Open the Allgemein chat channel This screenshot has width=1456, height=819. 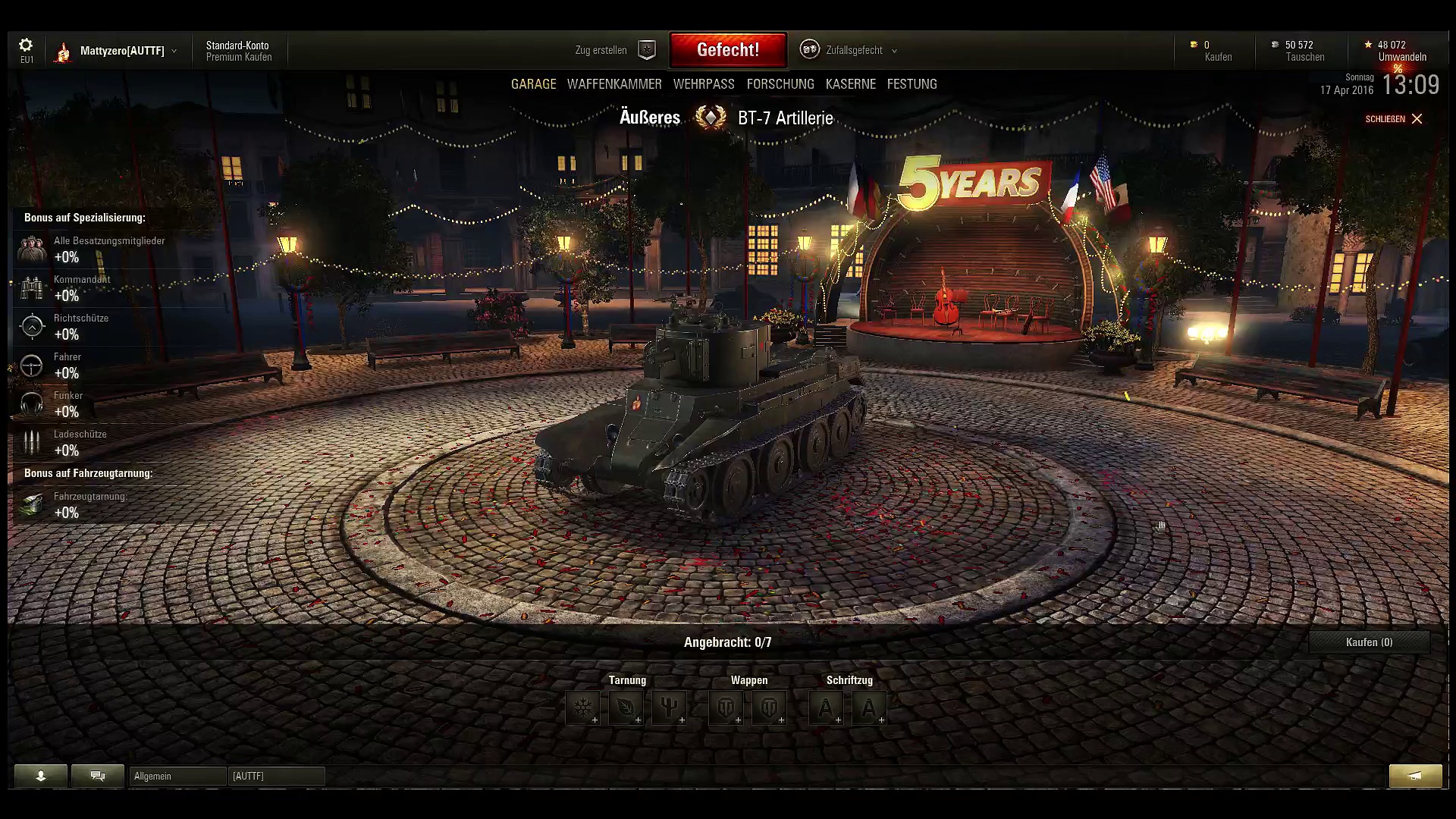pyautogui.click(x=177, y=776)
